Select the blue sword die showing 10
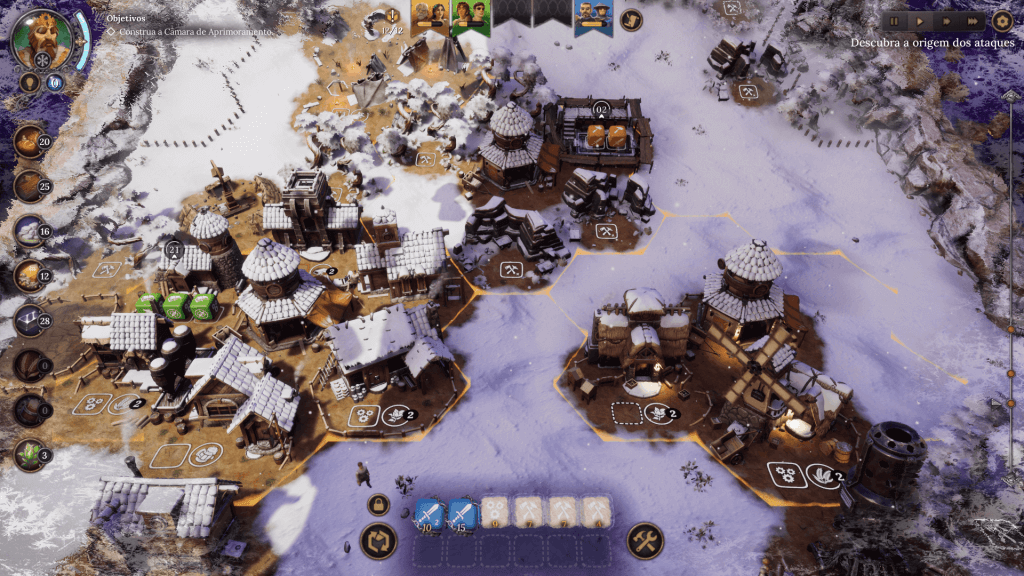 click(x=429, y=514)
